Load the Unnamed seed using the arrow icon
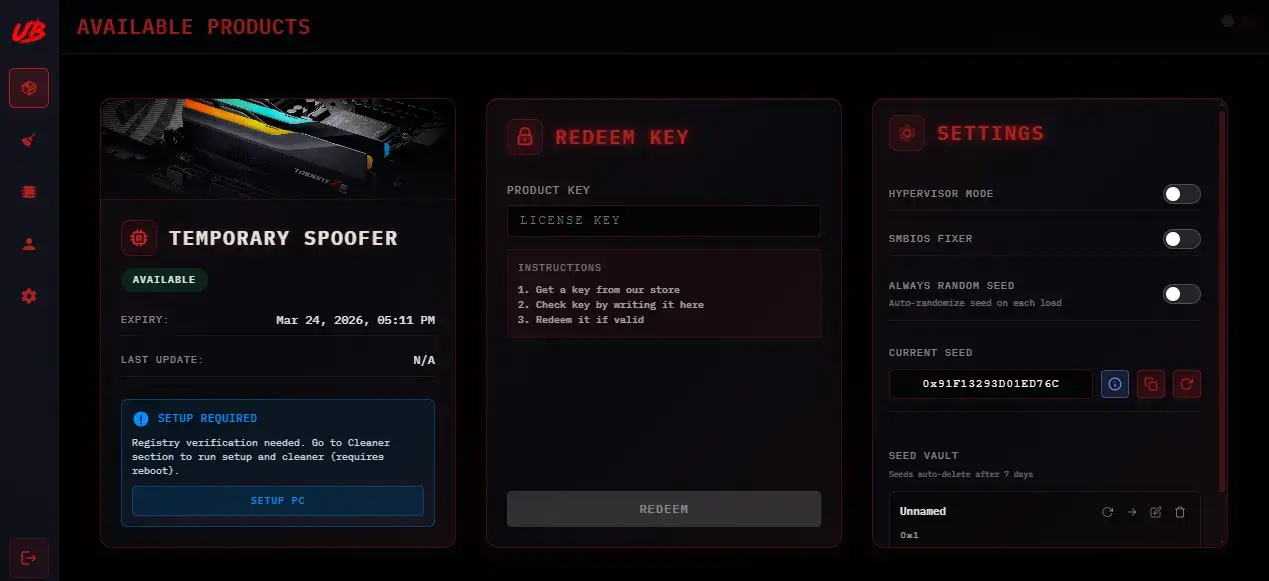Viewport: 1269px width, 581px height. coord(1132,512)
